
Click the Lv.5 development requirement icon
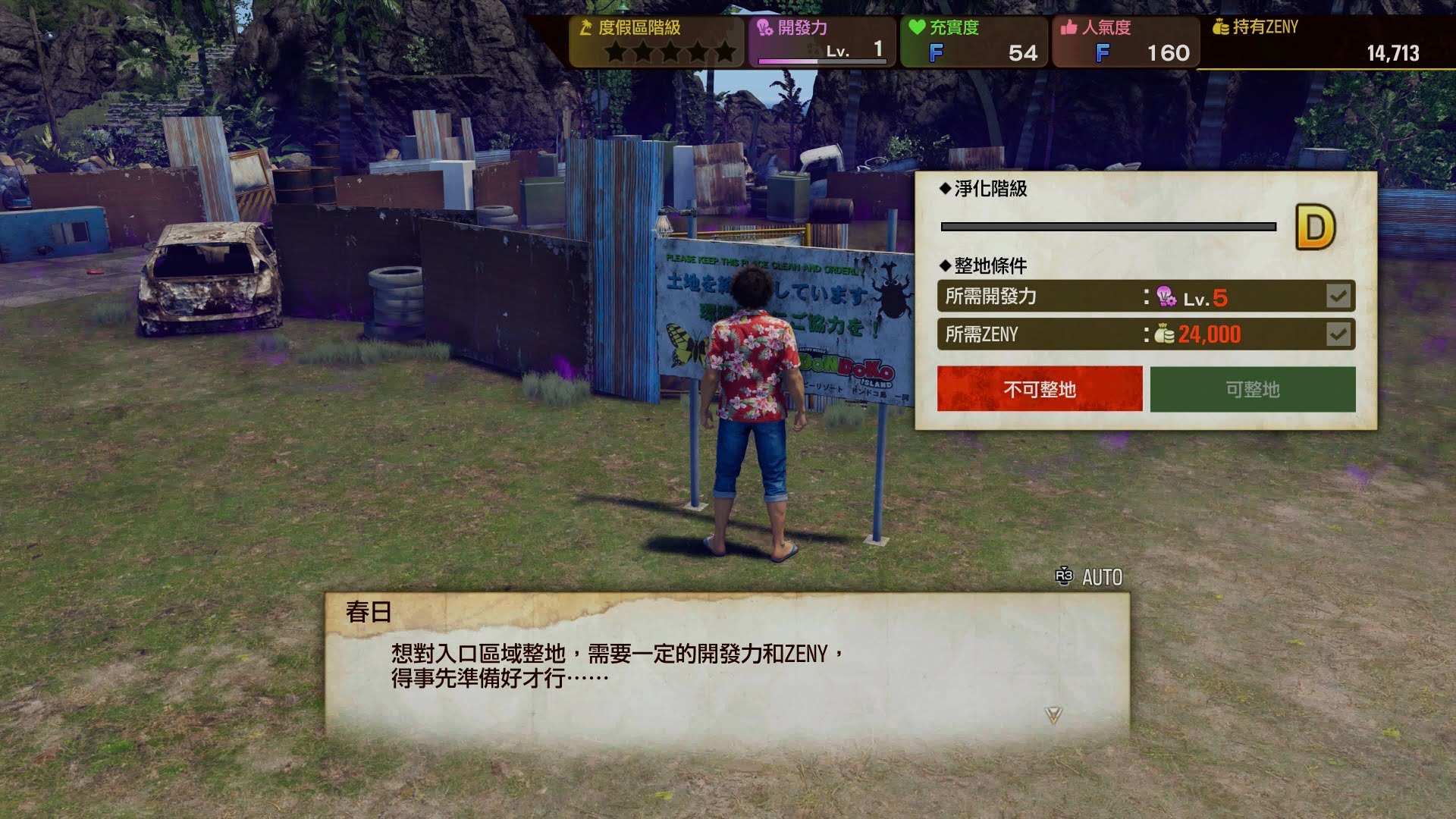[1166, 296]
